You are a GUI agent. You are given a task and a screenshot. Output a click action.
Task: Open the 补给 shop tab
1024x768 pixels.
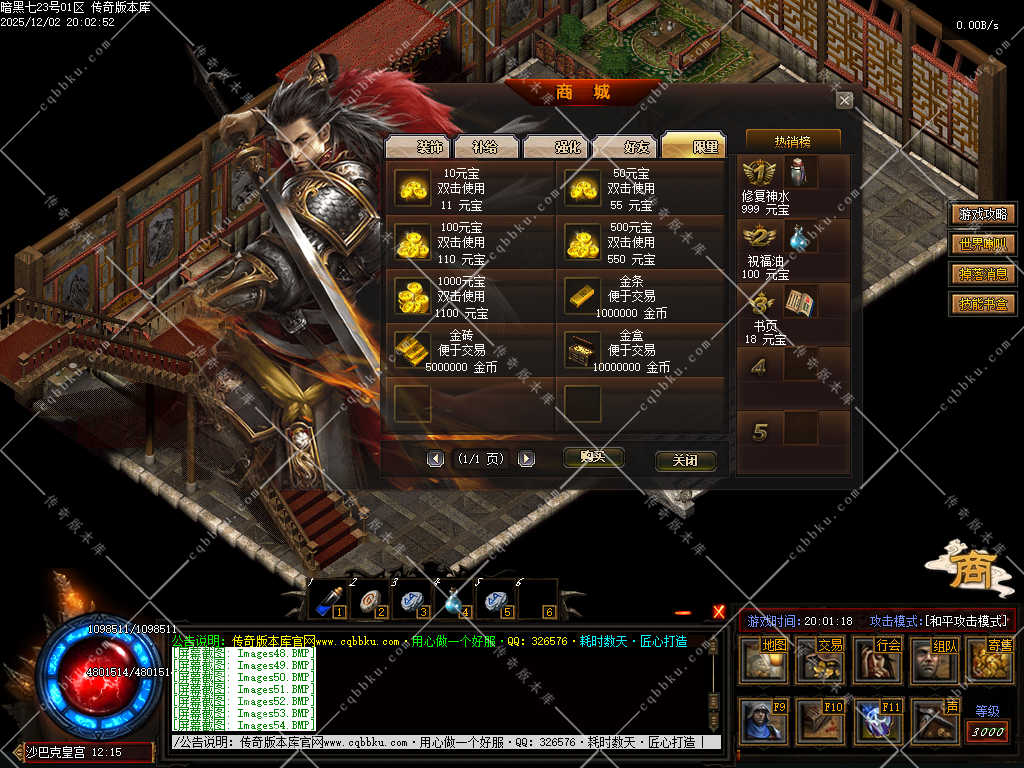click(x=486, y=146)
